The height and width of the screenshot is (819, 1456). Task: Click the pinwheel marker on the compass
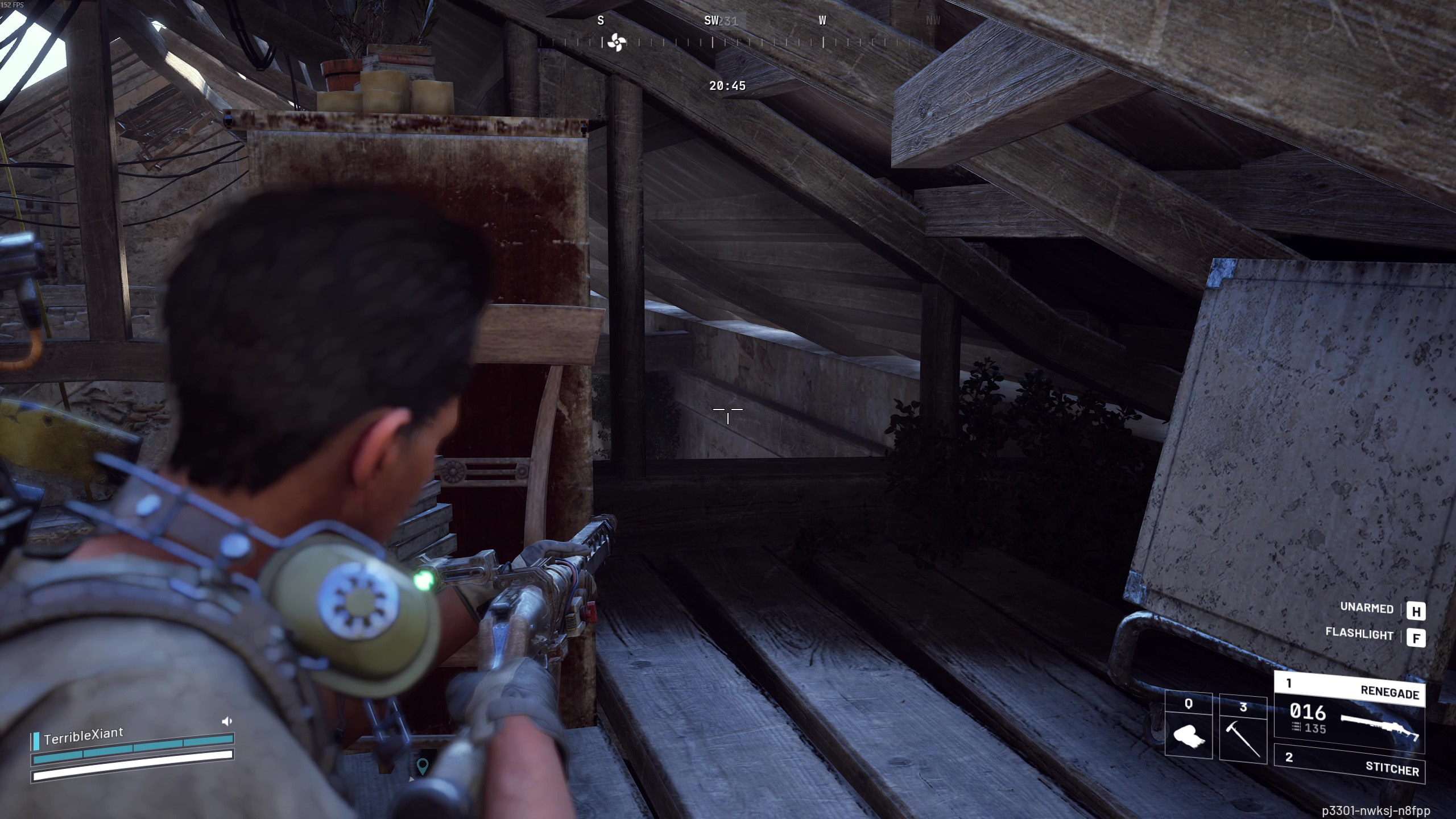pyautogui.click(x=617, y=42)
